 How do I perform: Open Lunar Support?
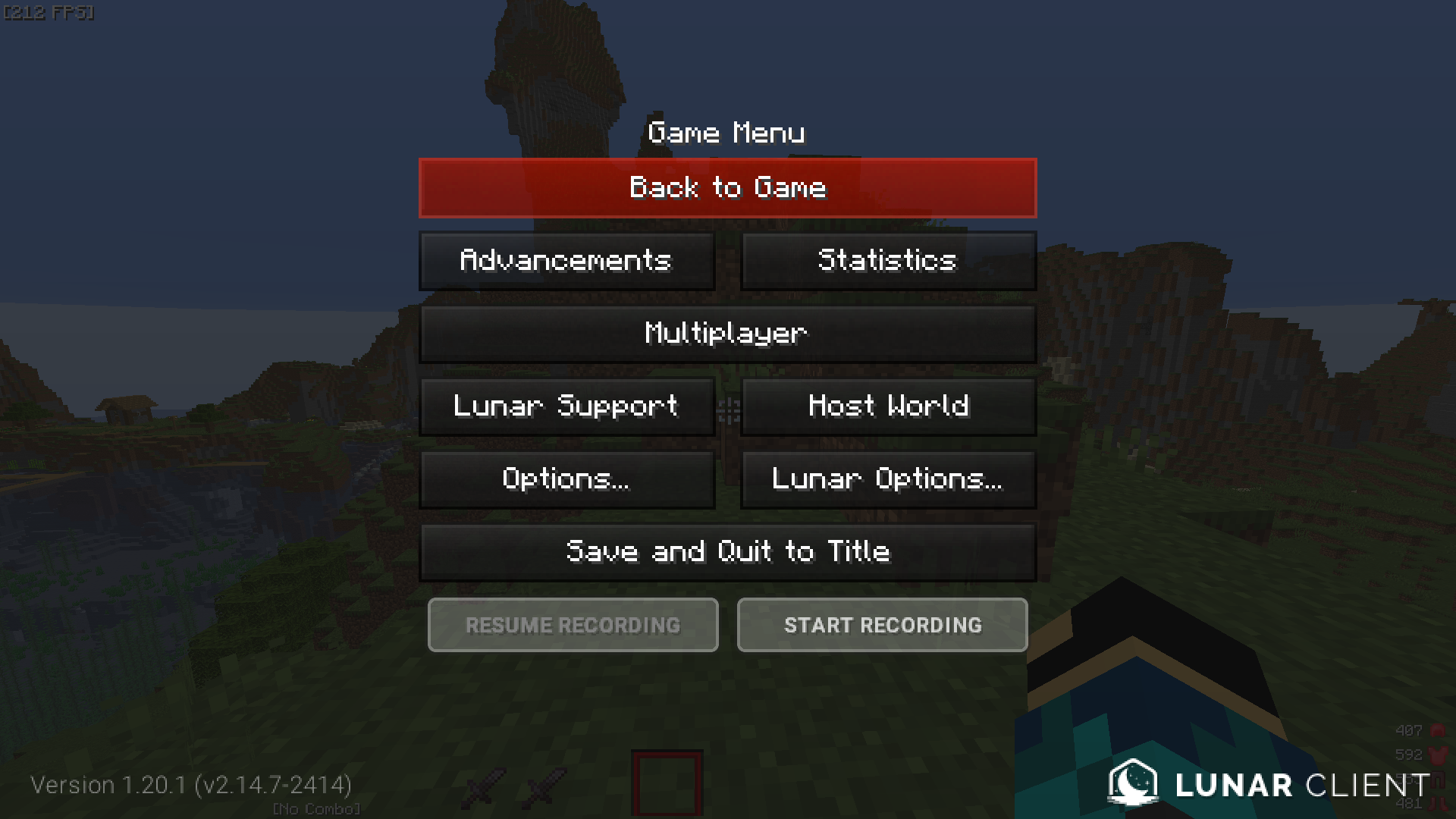click(x=566, y=406)
